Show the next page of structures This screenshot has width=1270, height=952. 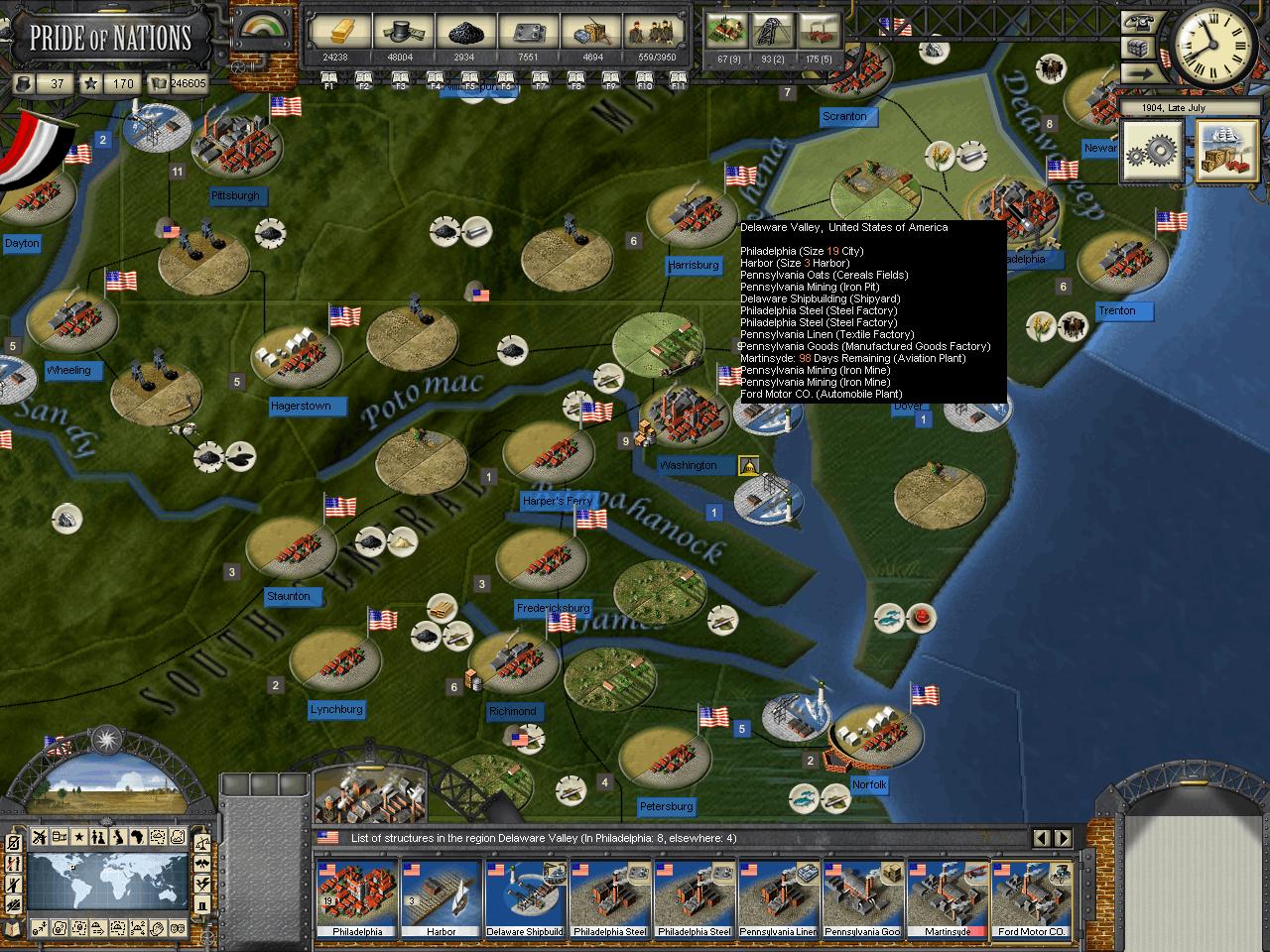1063,838
